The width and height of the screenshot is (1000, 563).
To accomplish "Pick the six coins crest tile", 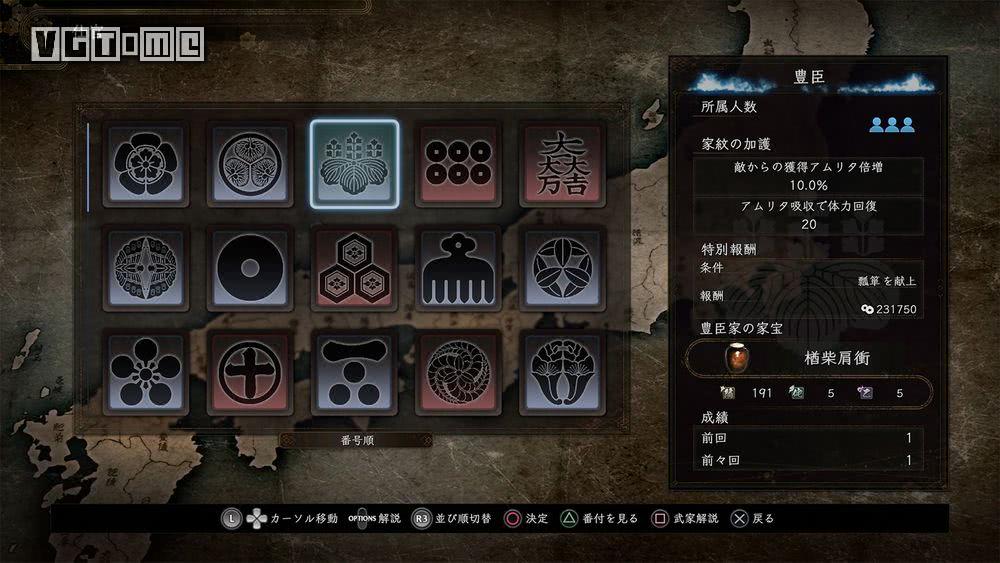I will pos(458,164).
